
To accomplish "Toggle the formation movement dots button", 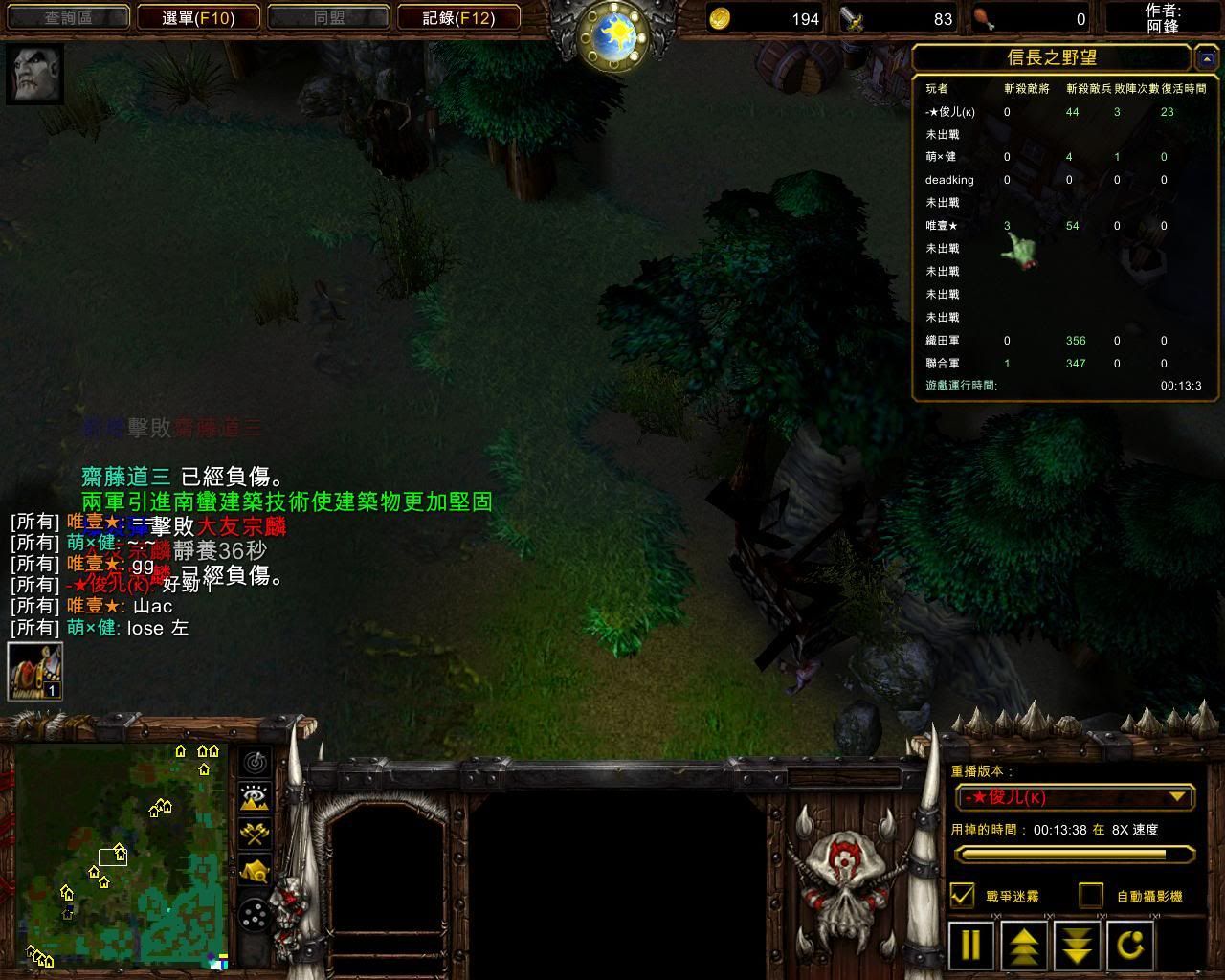I will [255, 916].
